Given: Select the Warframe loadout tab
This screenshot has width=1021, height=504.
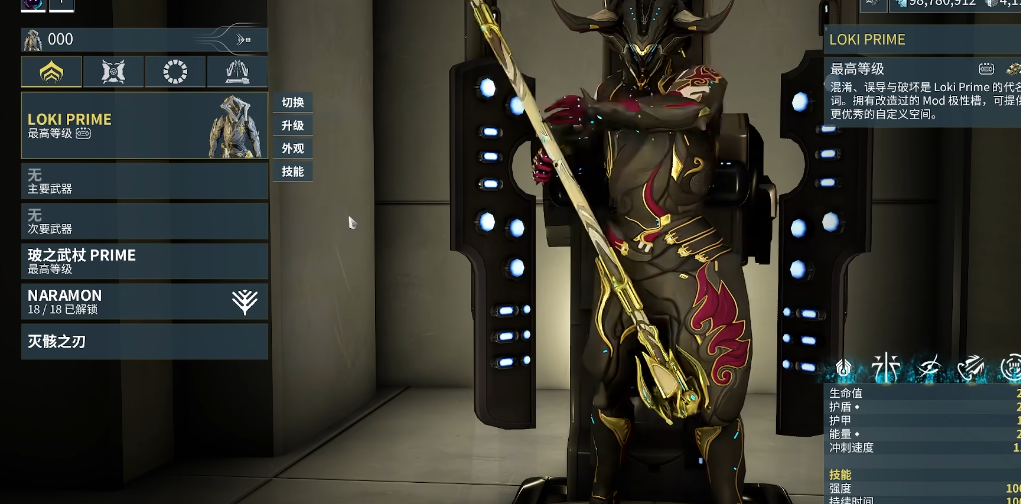Looking at the screenshot, I should [52, 72].
